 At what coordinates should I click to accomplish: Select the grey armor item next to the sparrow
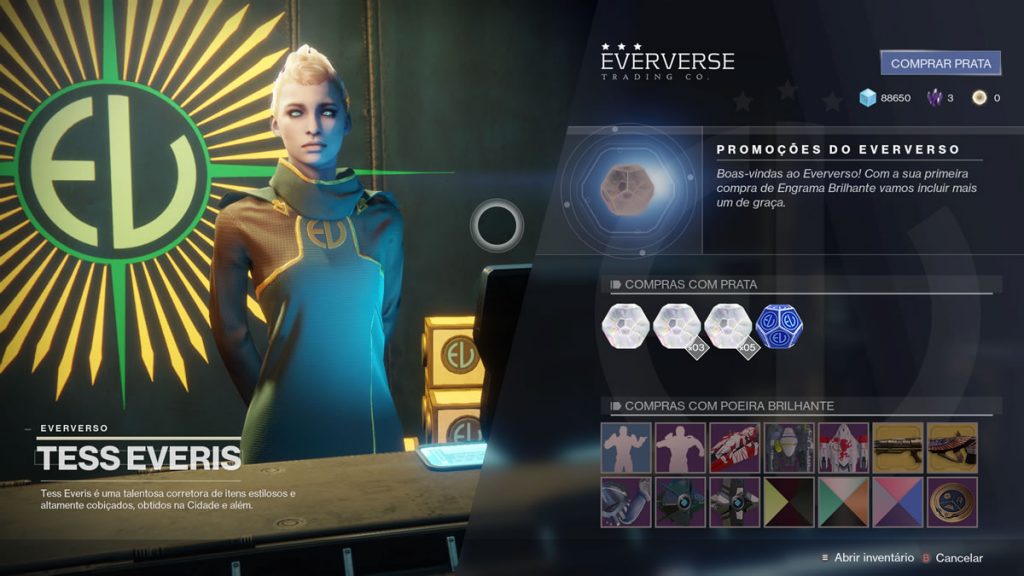coord(789,447)
